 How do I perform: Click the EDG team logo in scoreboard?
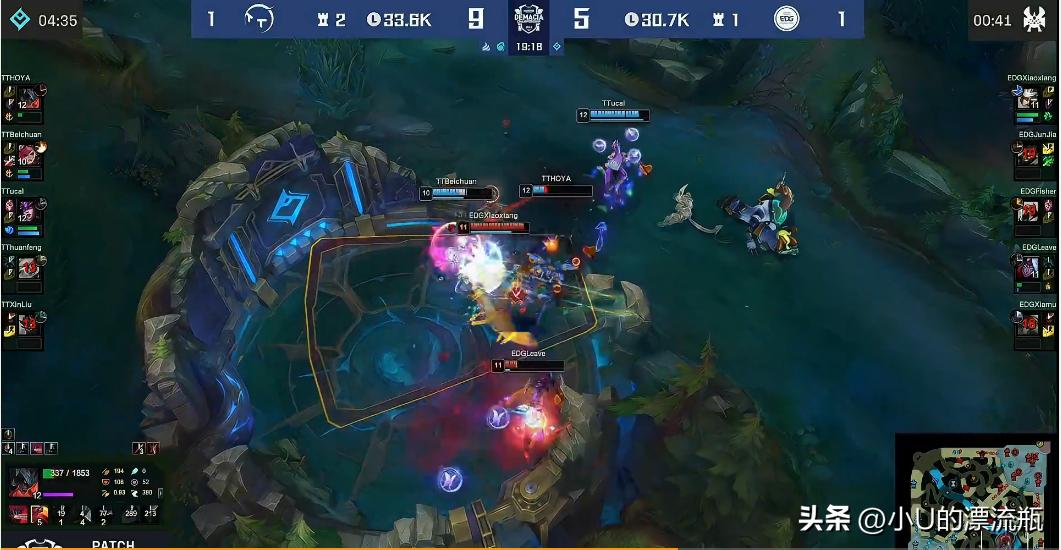tap(789, 19)
